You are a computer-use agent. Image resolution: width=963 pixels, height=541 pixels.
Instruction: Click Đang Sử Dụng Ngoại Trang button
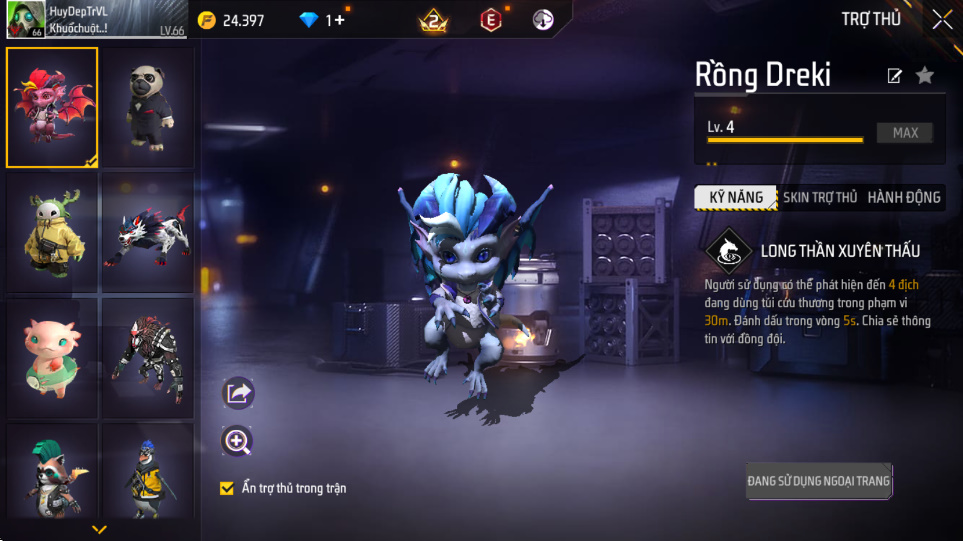[x=818, y=481]
